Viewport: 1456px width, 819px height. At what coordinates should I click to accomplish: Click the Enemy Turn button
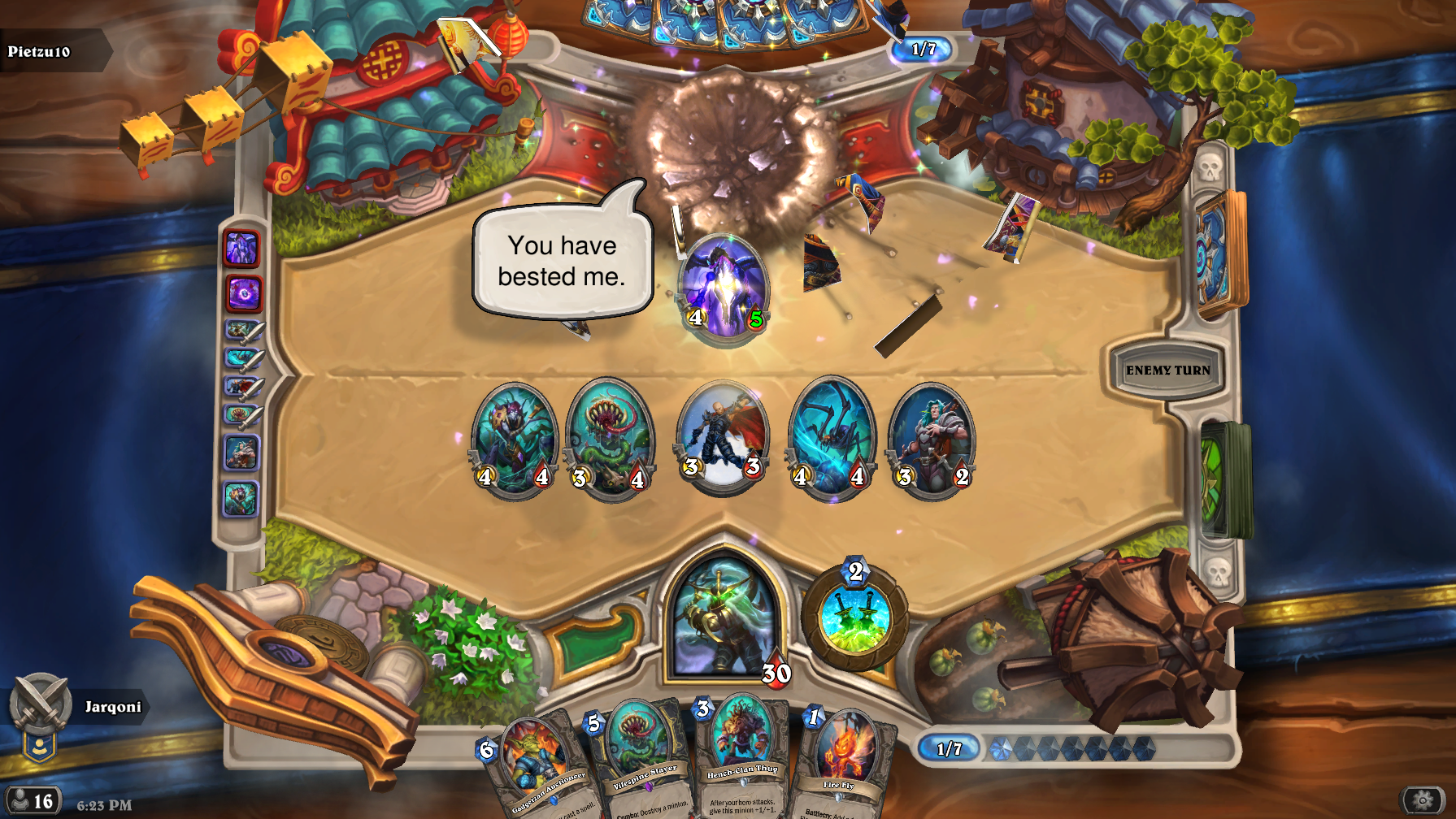[x=1167, y=370]
